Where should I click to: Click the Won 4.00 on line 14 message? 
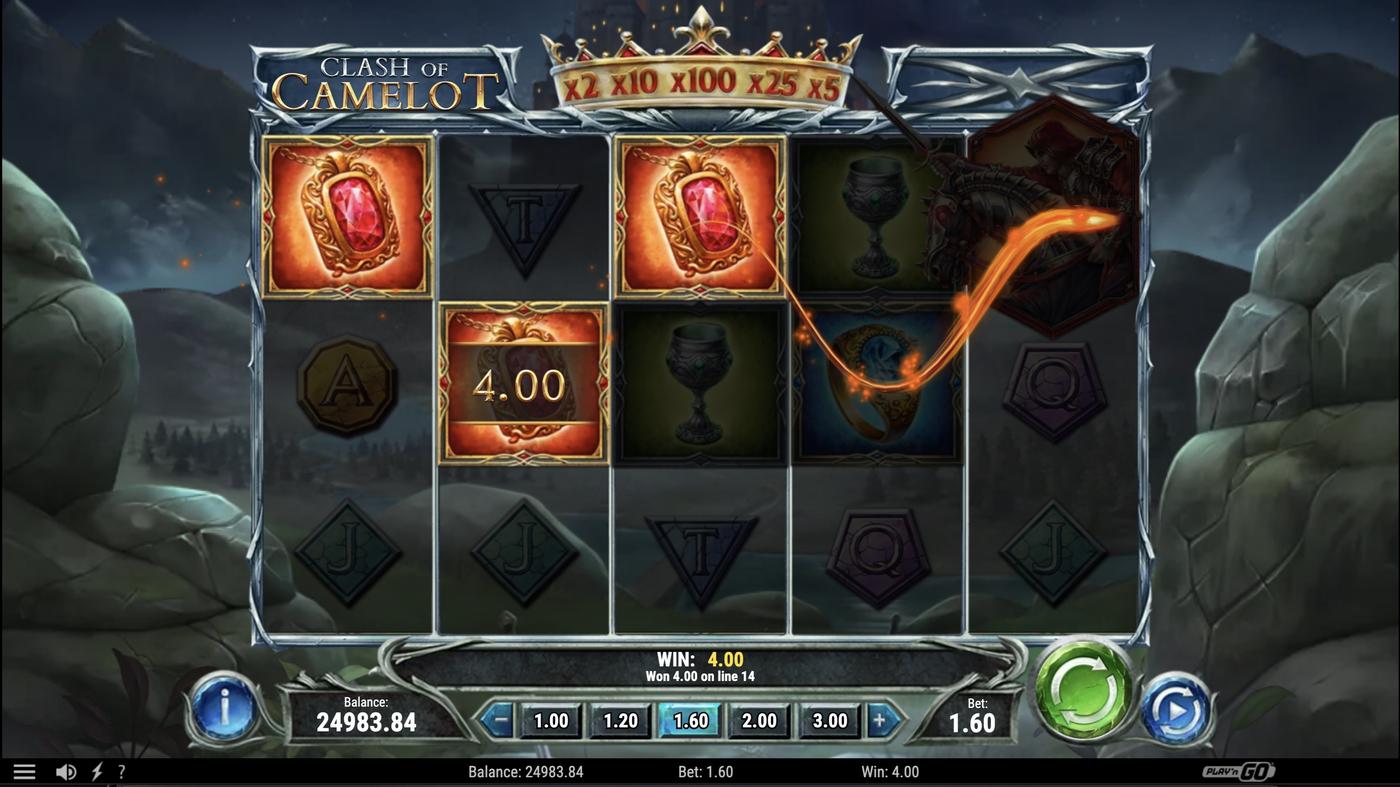pos(700,675)
